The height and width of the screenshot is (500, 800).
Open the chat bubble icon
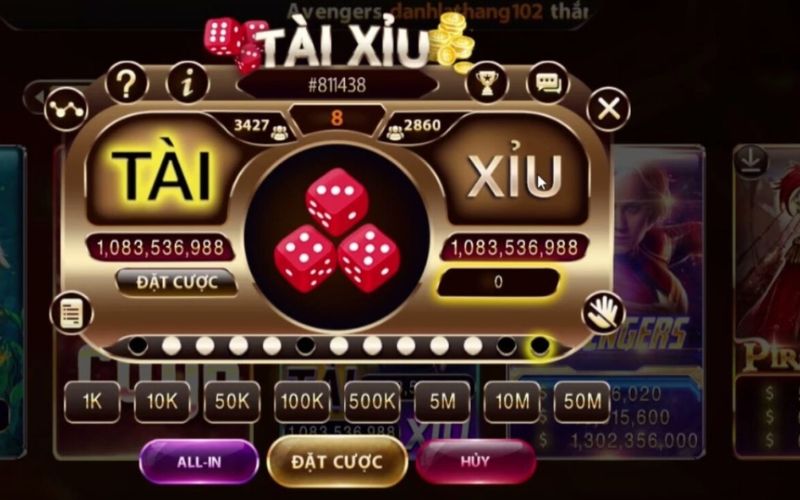tap(547, 83)
